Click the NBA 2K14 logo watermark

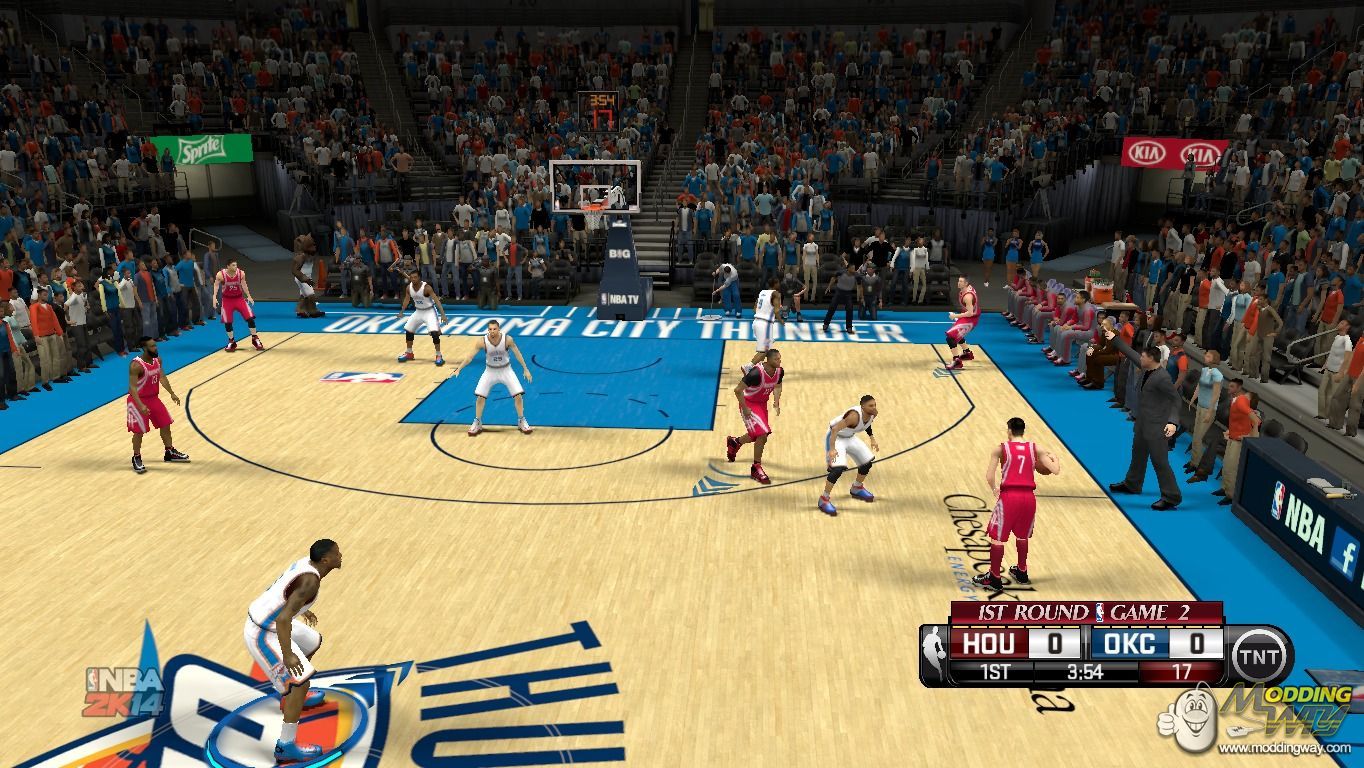pos(124,692)
